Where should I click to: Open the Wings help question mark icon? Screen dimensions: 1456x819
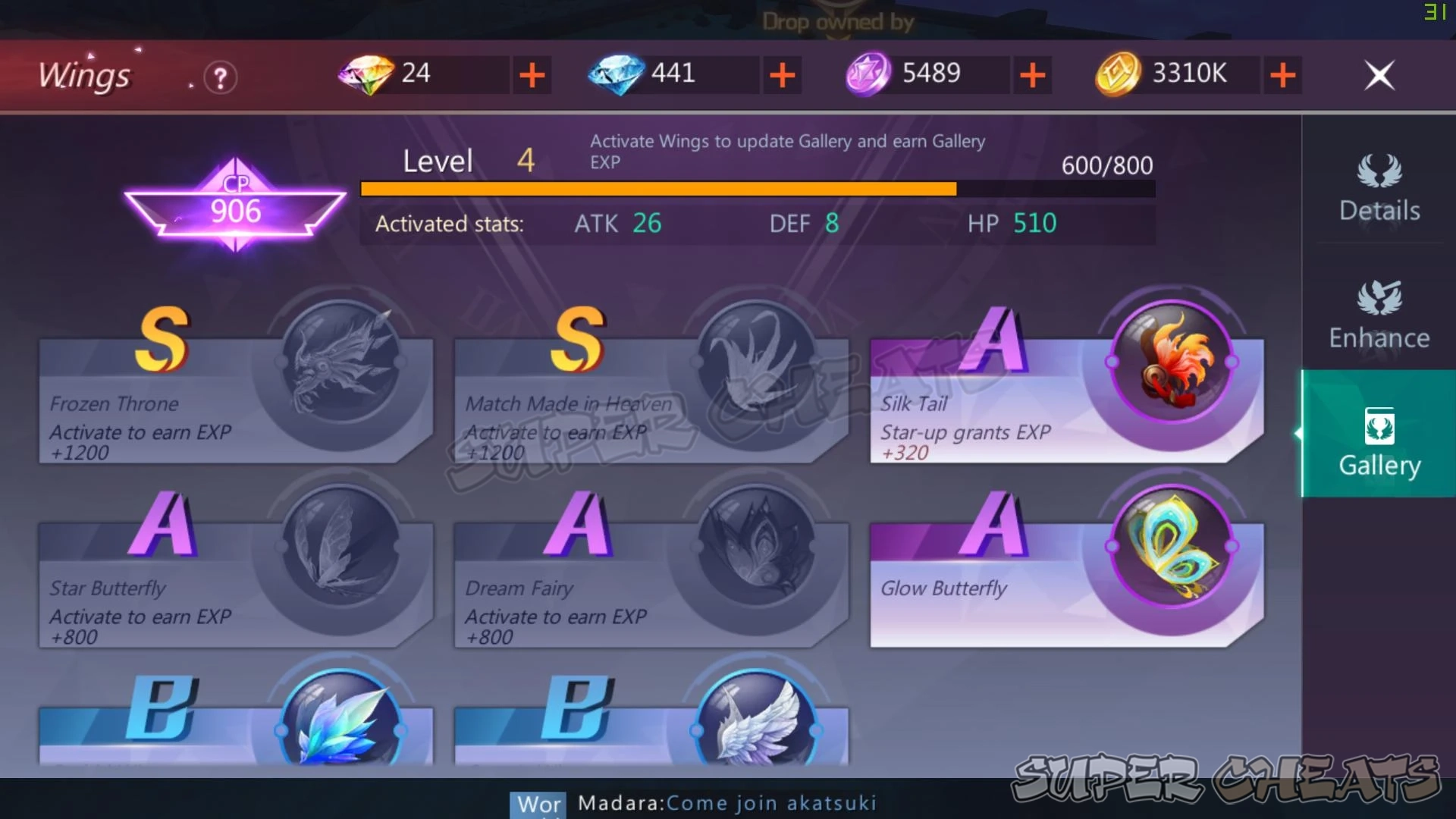click(x=219, y=77)
